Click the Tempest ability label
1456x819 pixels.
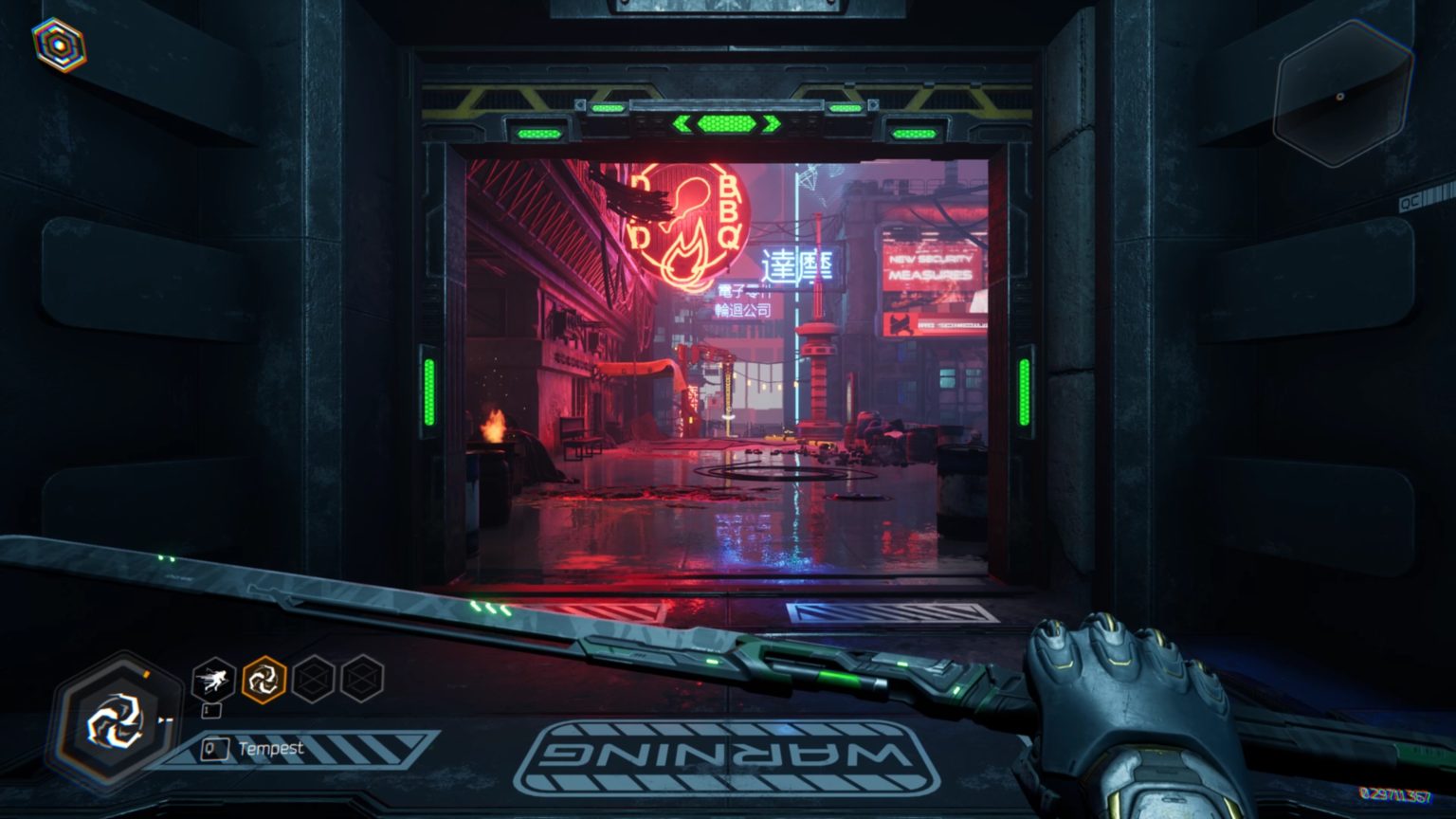pos(274,748)
